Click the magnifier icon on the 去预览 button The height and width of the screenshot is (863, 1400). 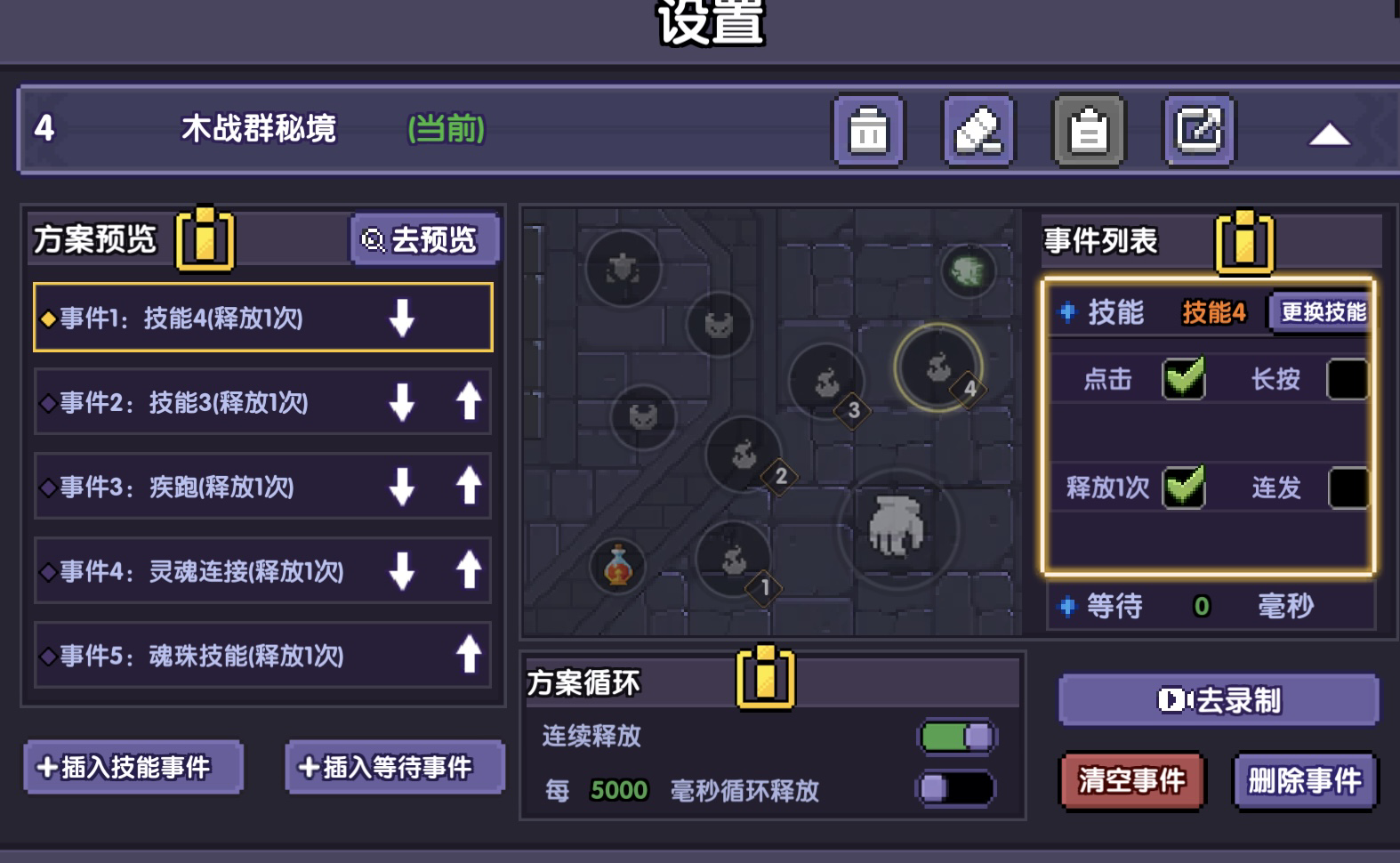pos(371,239)
